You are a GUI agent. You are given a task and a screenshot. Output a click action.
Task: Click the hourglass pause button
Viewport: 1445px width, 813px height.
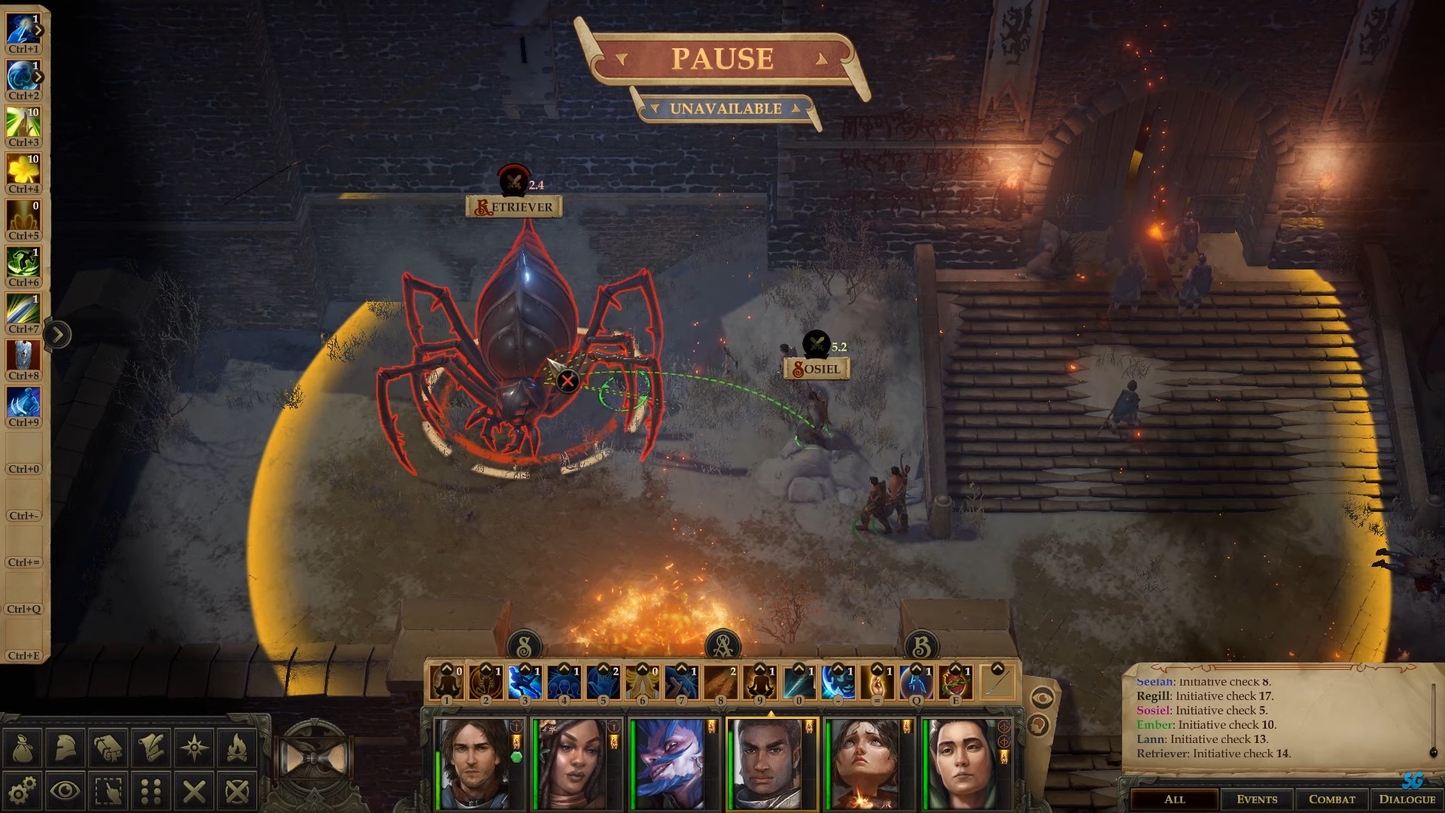tap(314, 759)
